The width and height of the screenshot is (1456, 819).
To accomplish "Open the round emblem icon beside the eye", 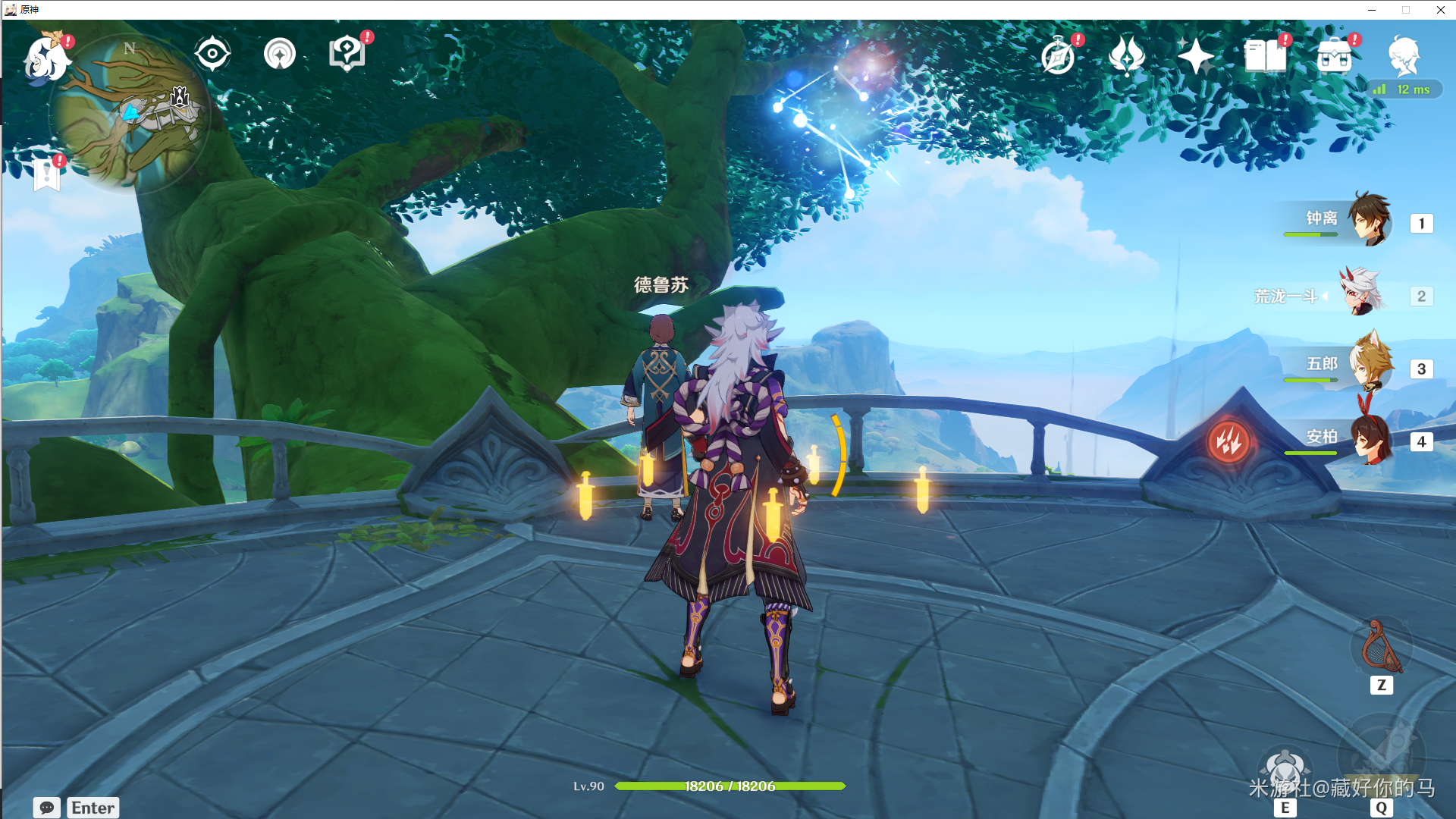I will point(280,54).
